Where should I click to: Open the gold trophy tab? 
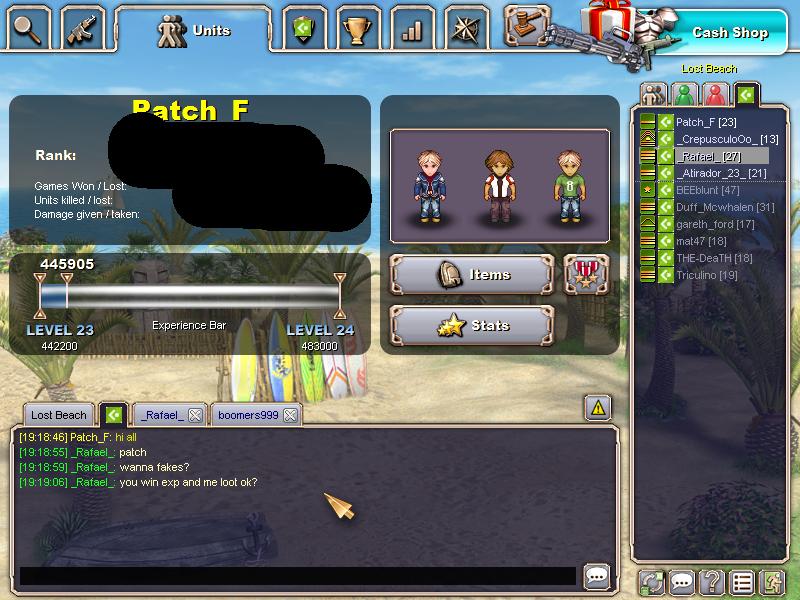(x=356, y=28)
